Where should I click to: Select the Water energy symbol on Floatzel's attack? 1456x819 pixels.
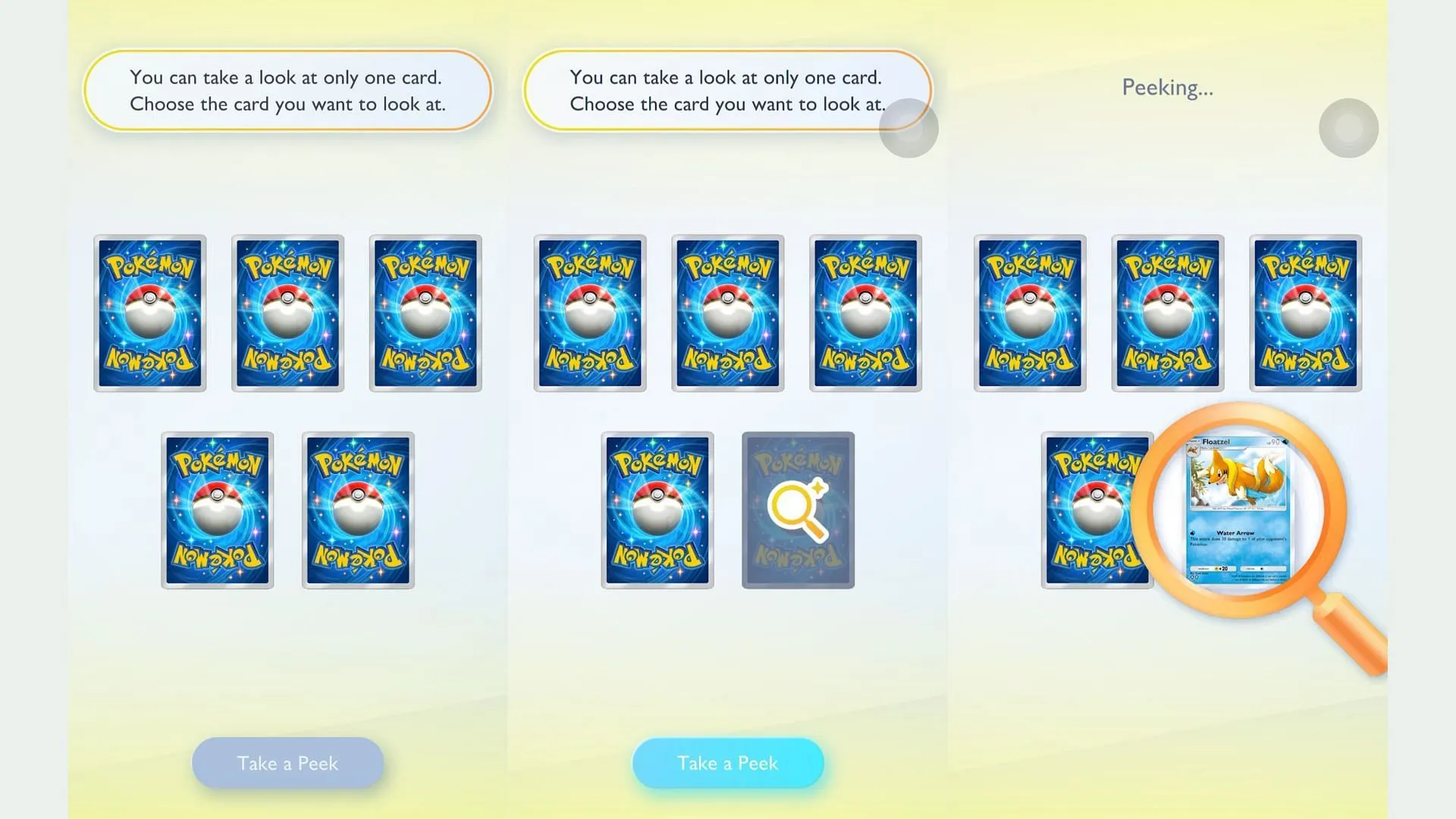[x=1193, y=533]
